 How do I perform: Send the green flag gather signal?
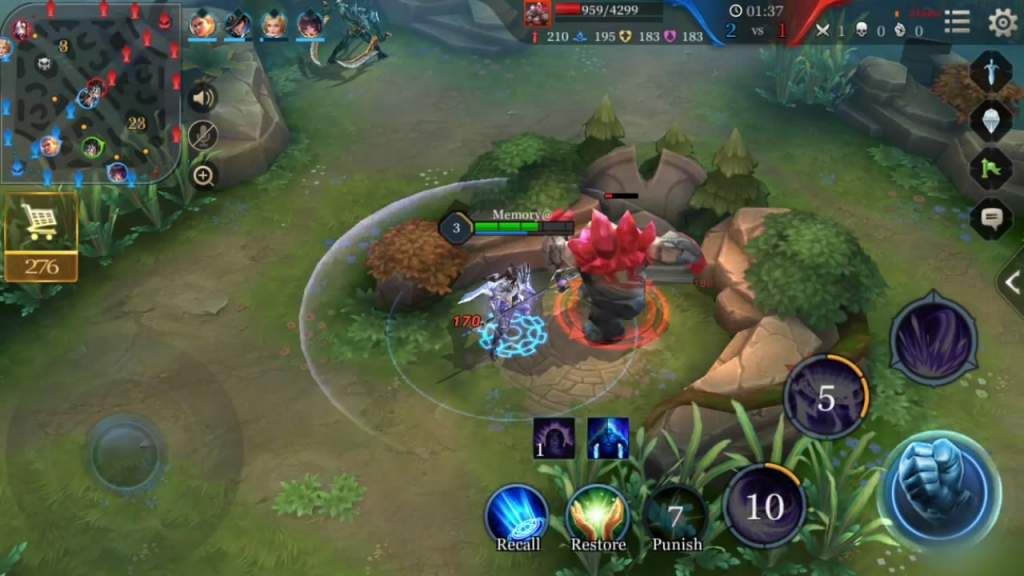point(990,167)
